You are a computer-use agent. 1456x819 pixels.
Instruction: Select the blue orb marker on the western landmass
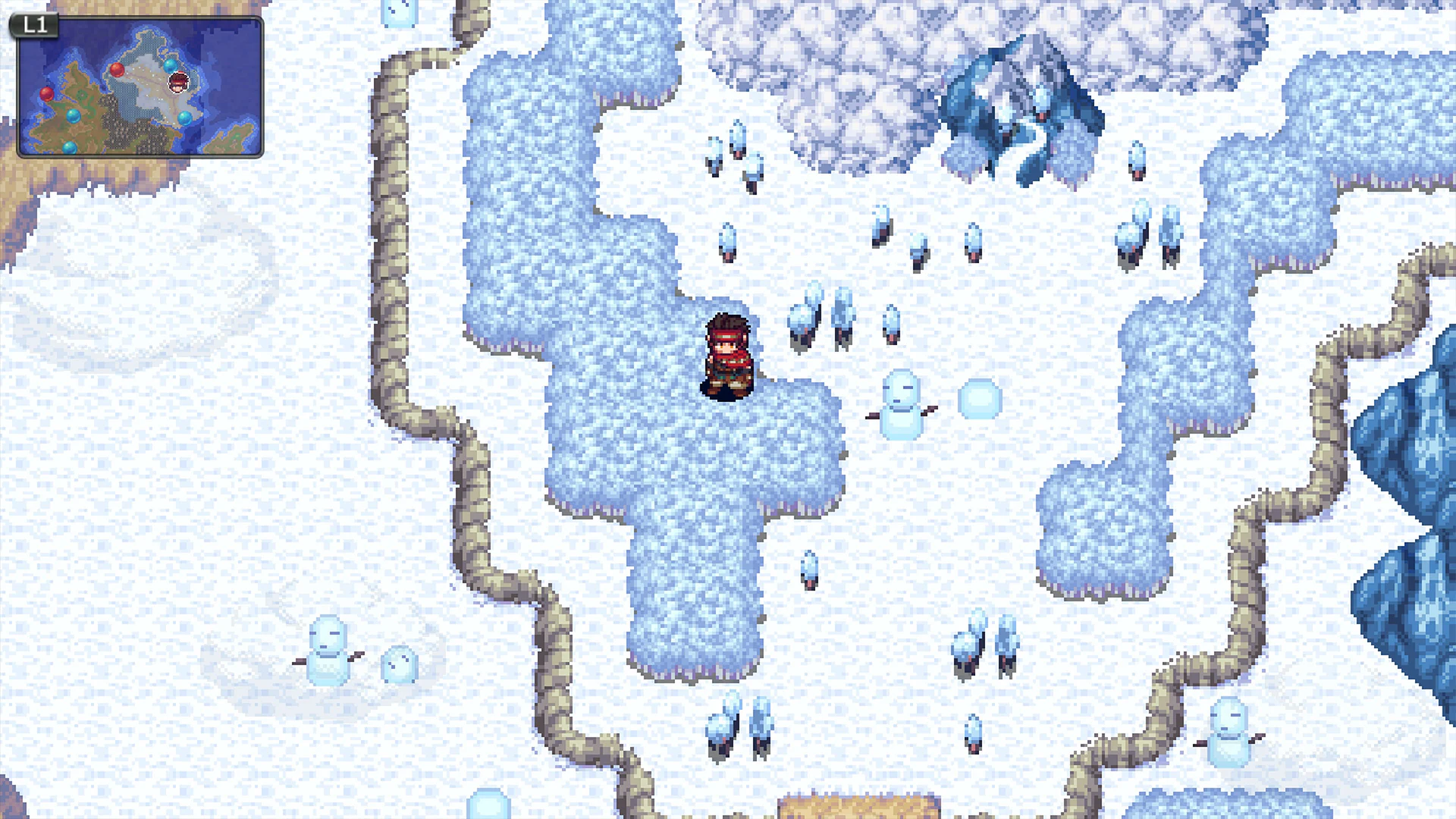coord(74,118)
